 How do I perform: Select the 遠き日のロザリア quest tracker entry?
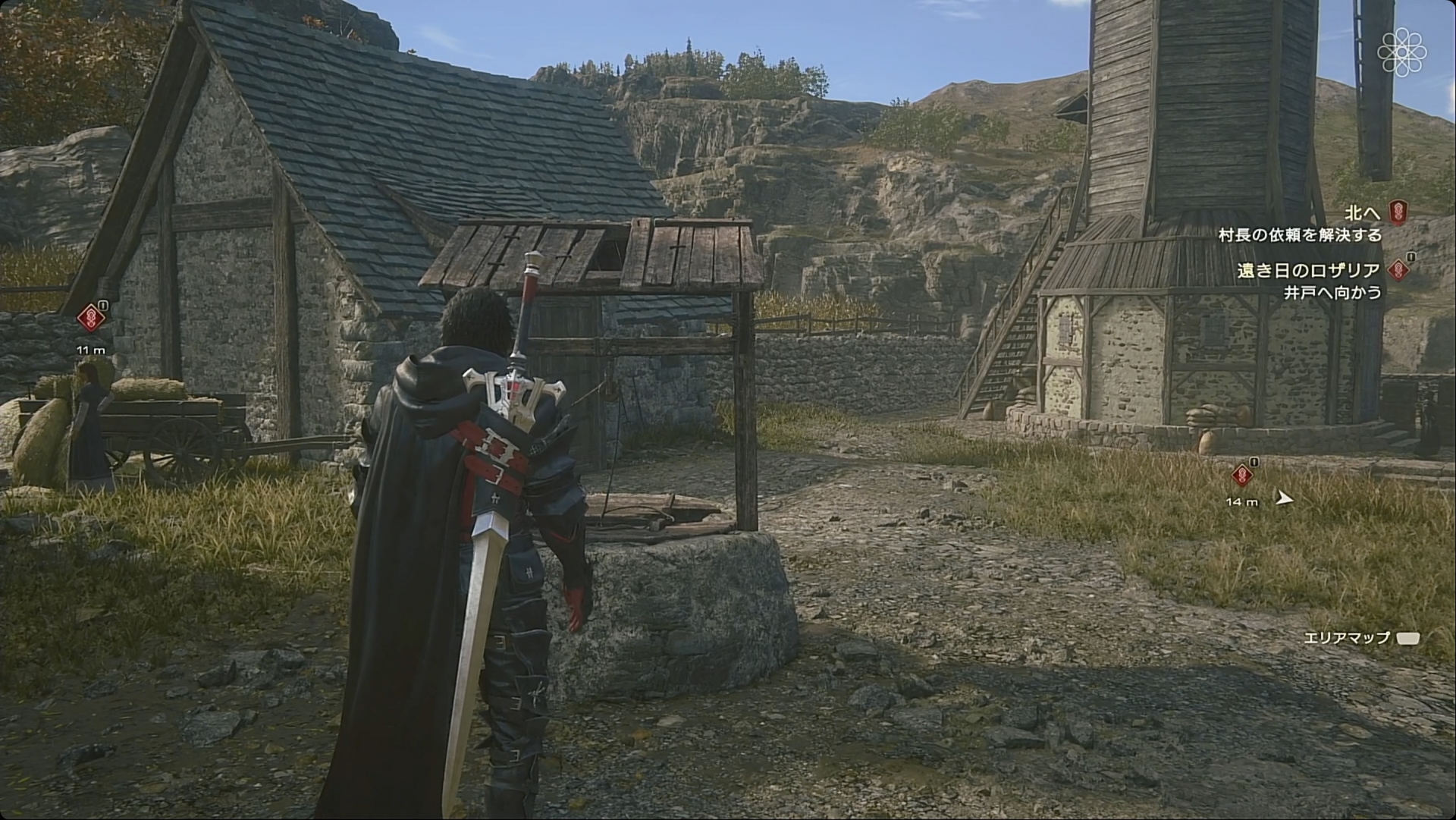point(1310,270)
